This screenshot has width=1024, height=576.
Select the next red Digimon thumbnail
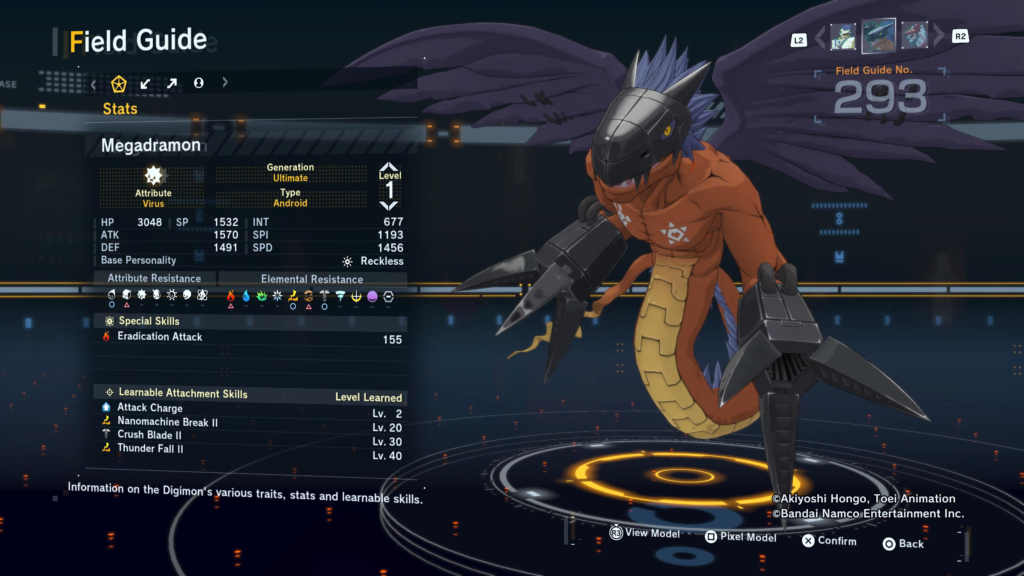point(915,37)
